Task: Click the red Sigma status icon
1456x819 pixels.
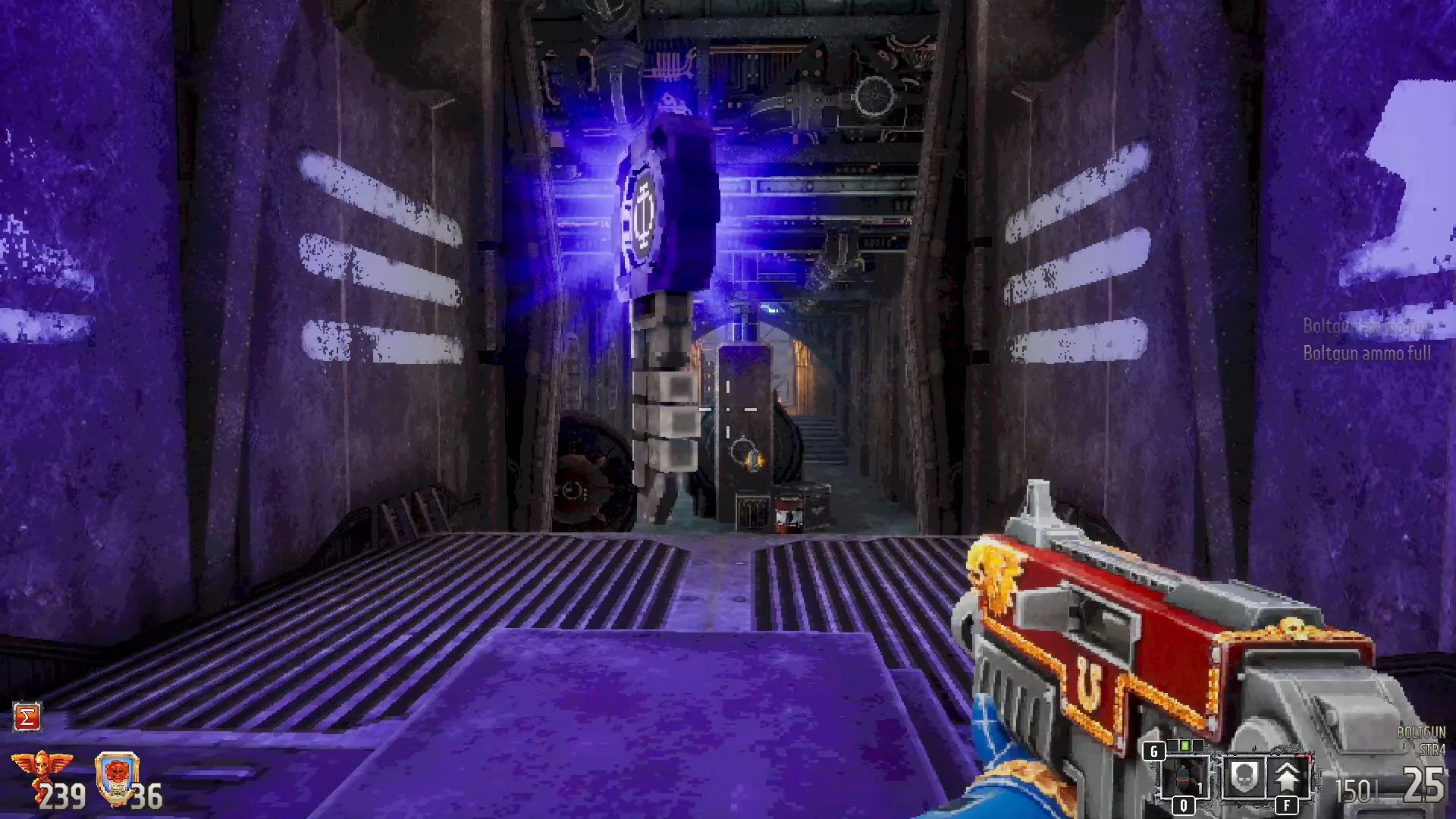Action: pos(27,717)
